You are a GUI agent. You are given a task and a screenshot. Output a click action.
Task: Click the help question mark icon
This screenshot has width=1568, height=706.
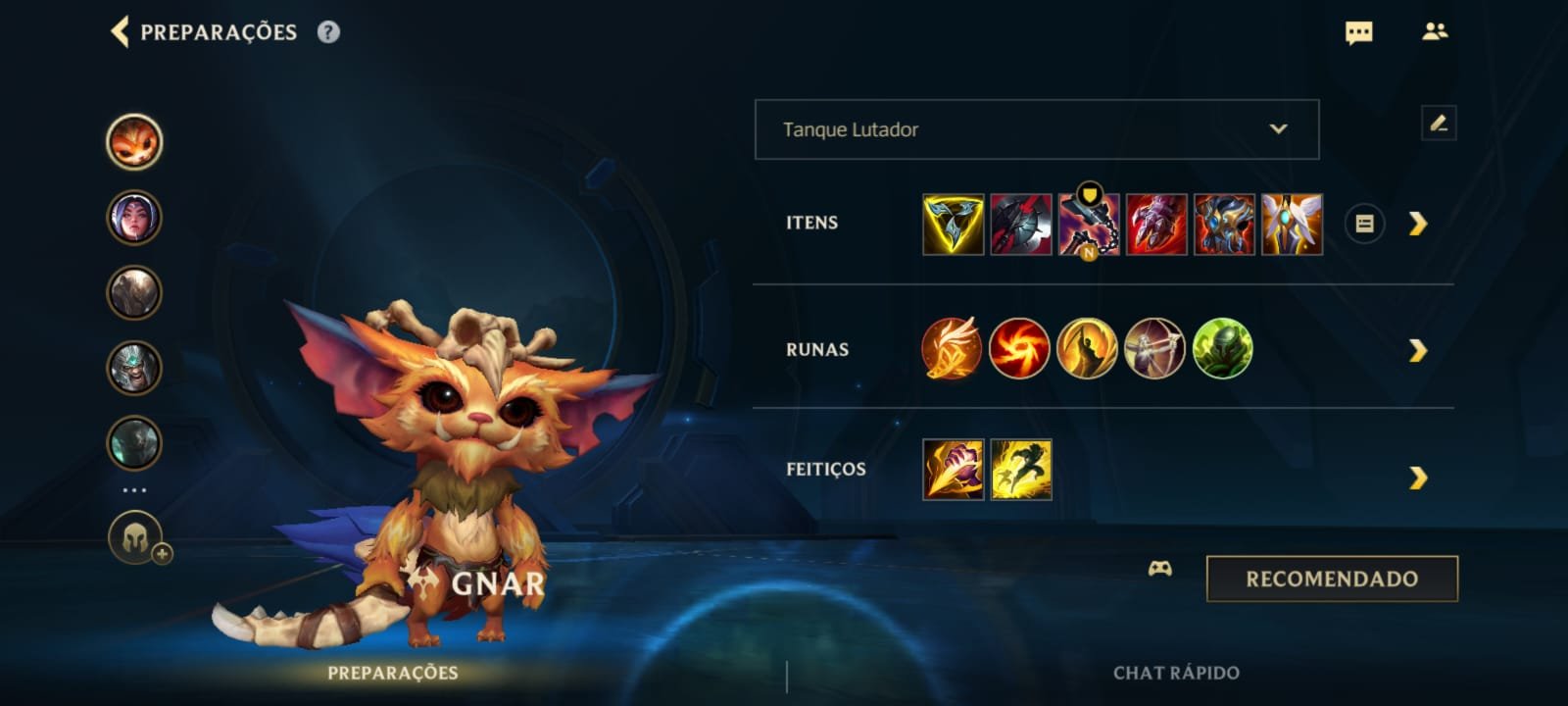coord(327,31)
